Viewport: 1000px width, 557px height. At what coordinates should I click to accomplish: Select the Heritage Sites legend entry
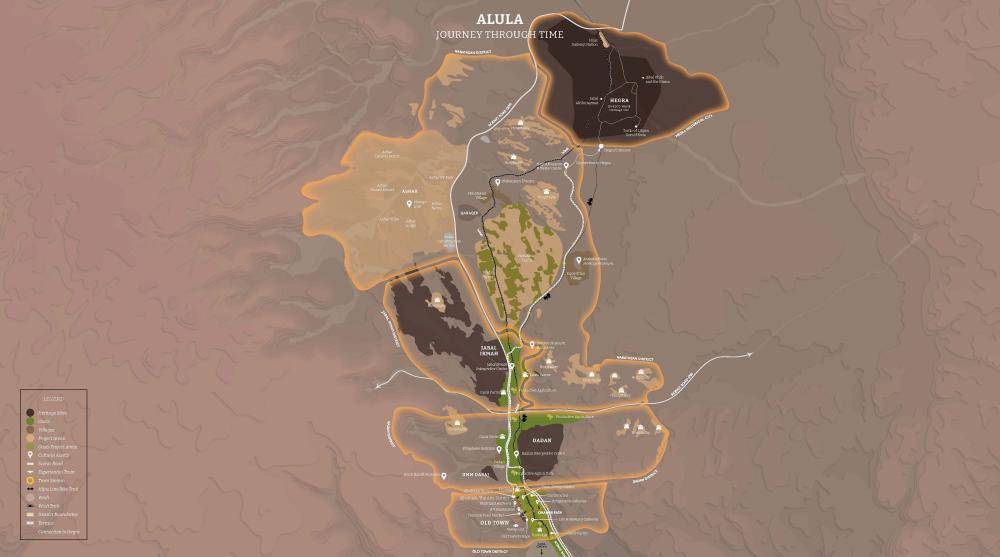pyautogui.click(x=47, y=412)
